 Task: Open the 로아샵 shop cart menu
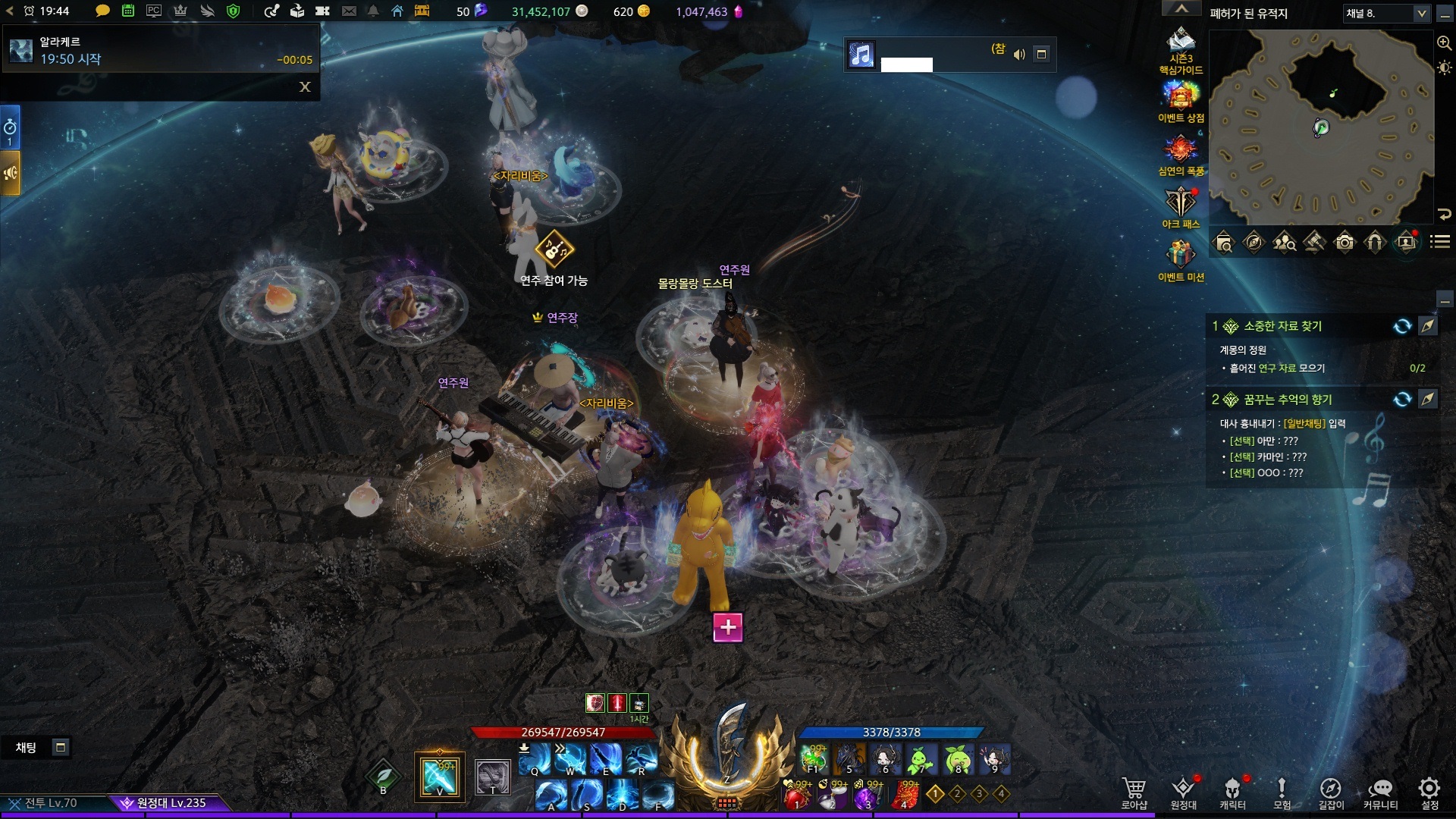pyautogui.click(x=1134, y=792)
